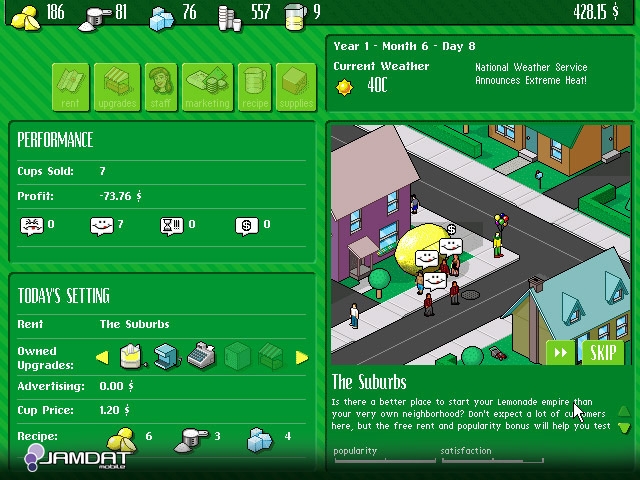
Task: Select the blue coffee machine upgrade icon
Action: pyautogui.click(x=167, y=356)
